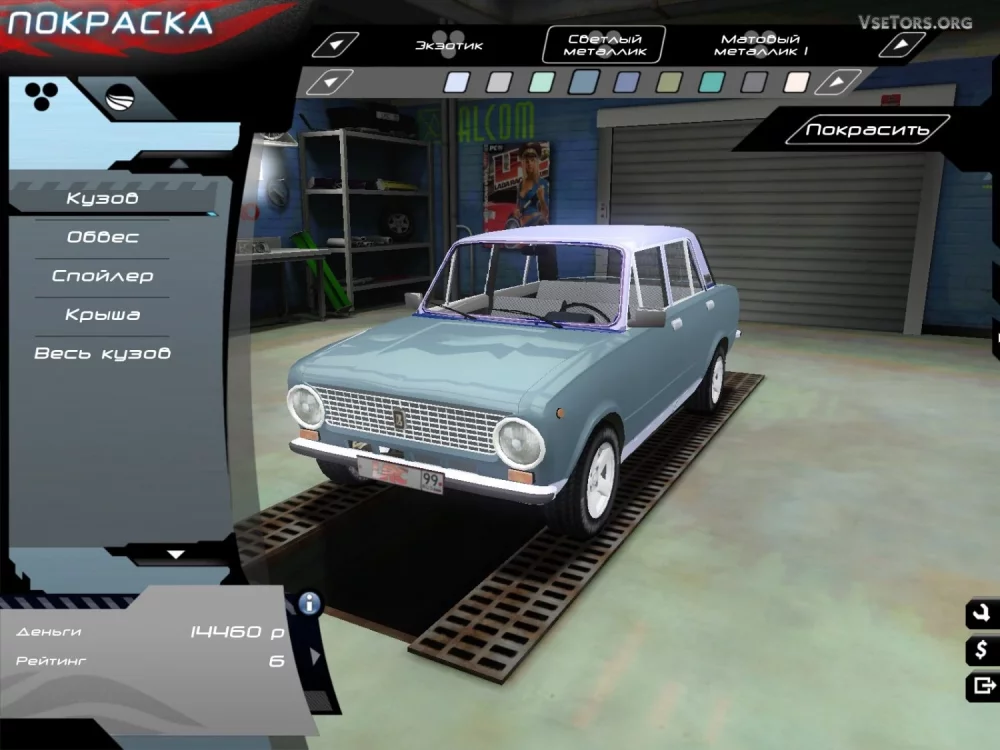This screenshot has width=1000, height=750.
Task: Switch to Матовый металлик I paint type
Action: click(764, 45)
